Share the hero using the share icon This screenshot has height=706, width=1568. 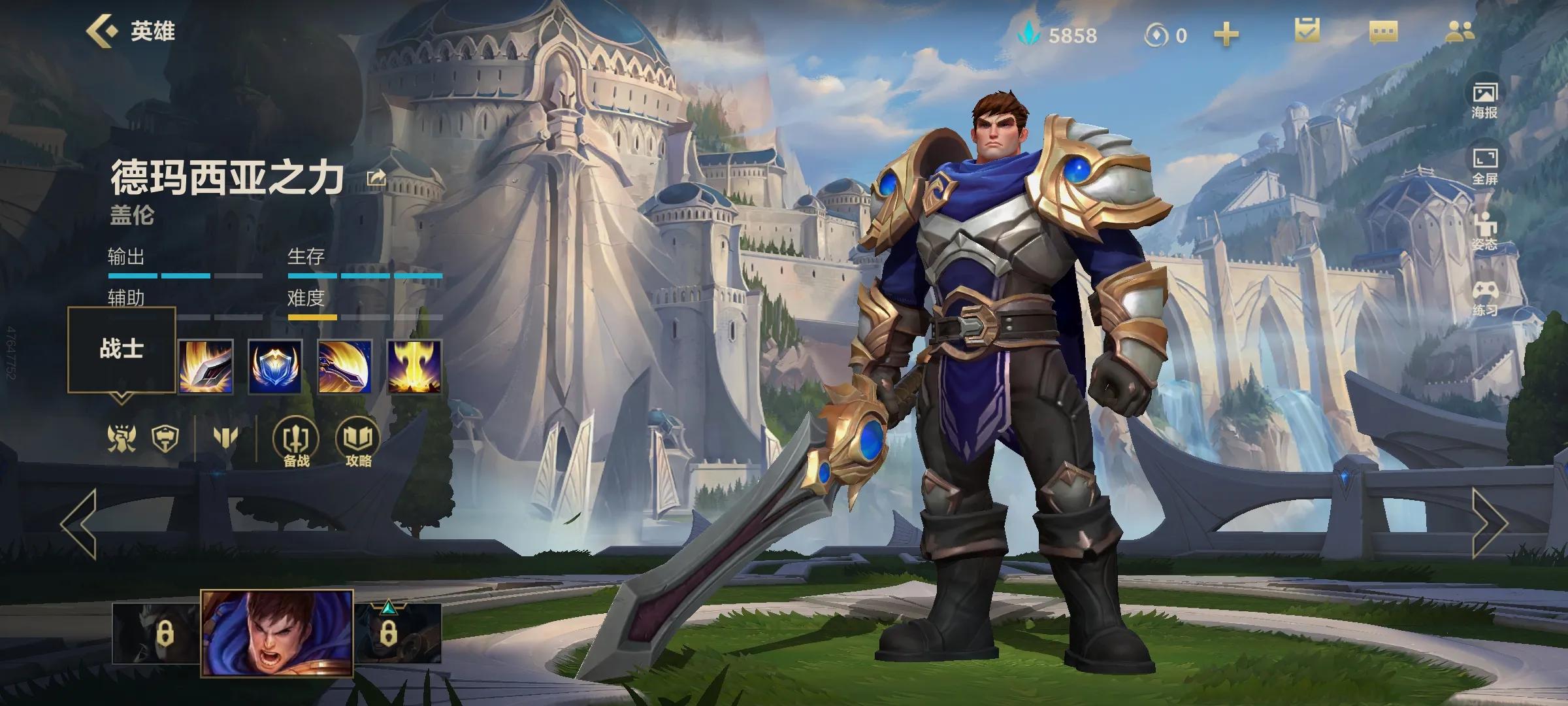[376, 178]
